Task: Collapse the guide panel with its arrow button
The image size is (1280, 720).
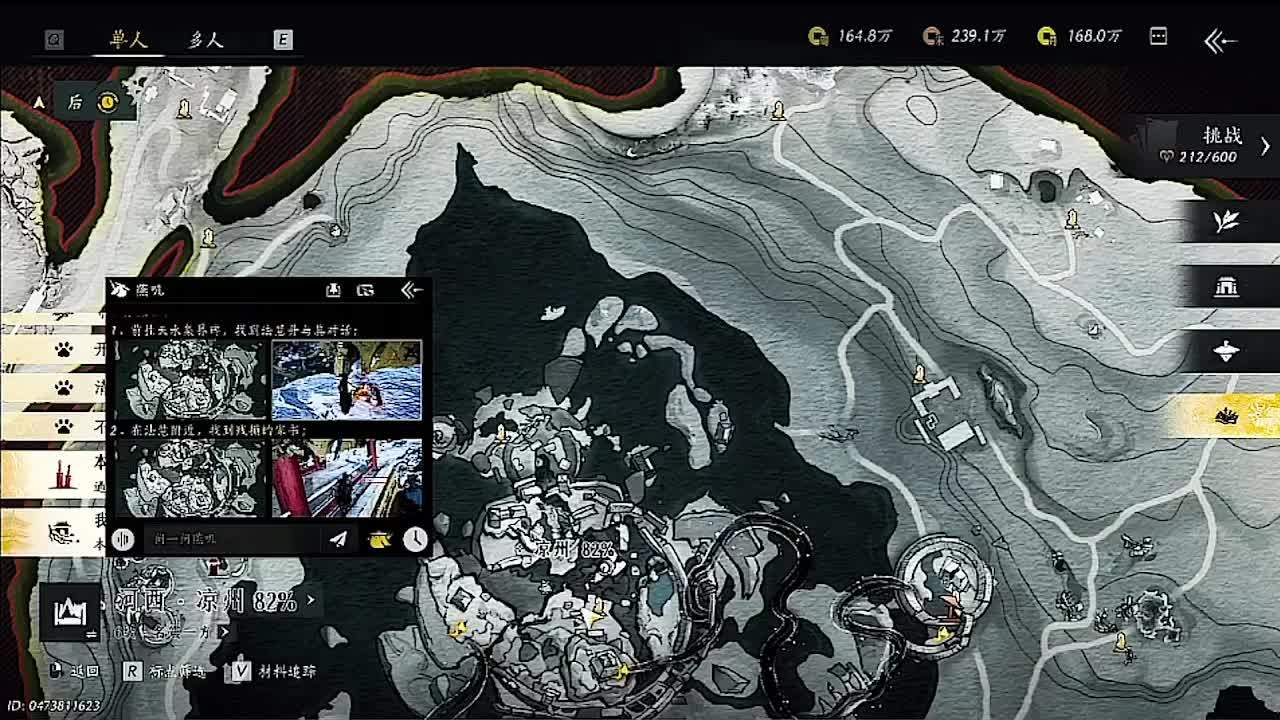Action: click(411, 290)
